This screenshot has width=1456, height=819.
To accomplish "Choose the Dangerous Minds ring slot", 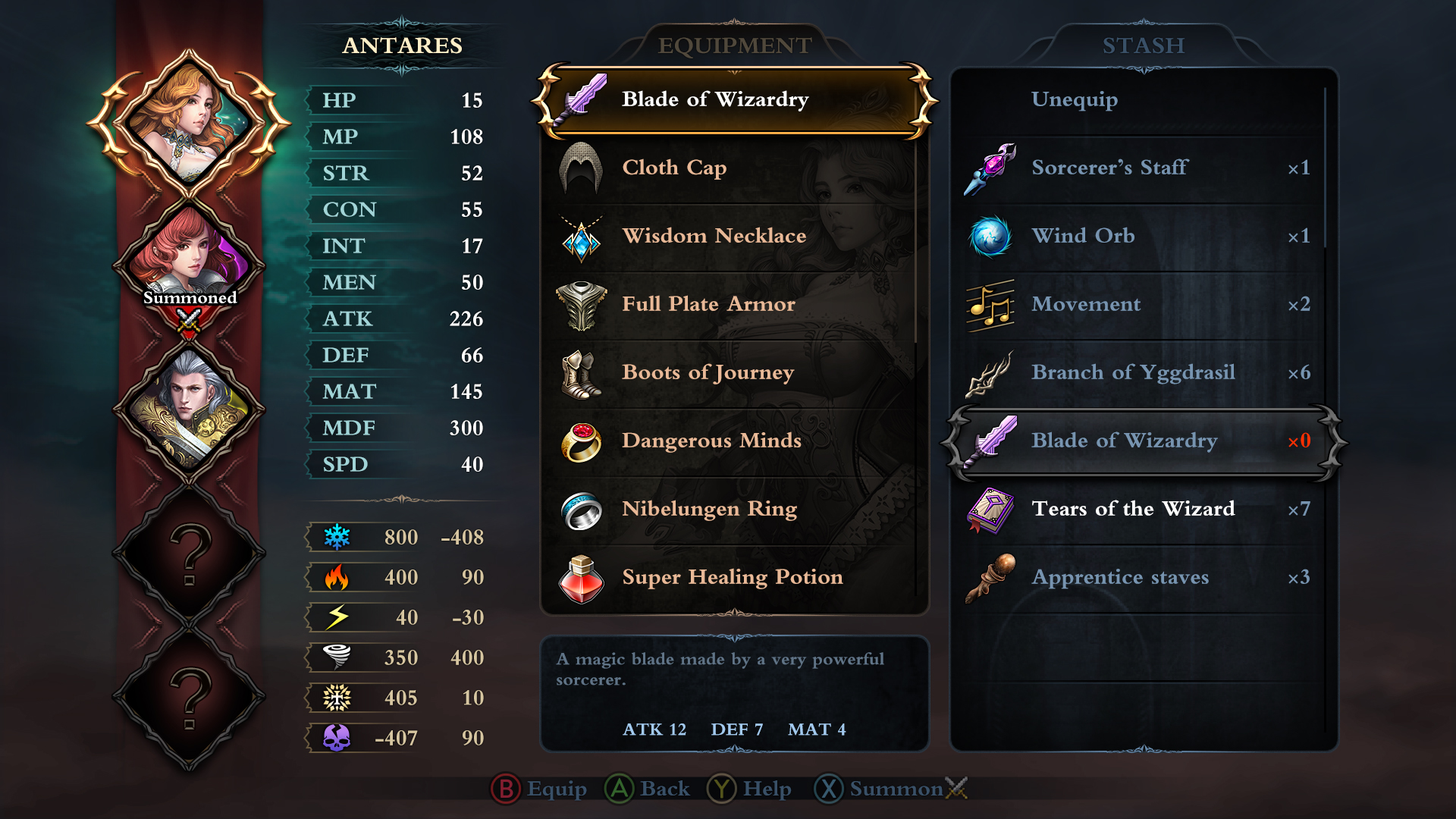I will [x=734, y=441].
